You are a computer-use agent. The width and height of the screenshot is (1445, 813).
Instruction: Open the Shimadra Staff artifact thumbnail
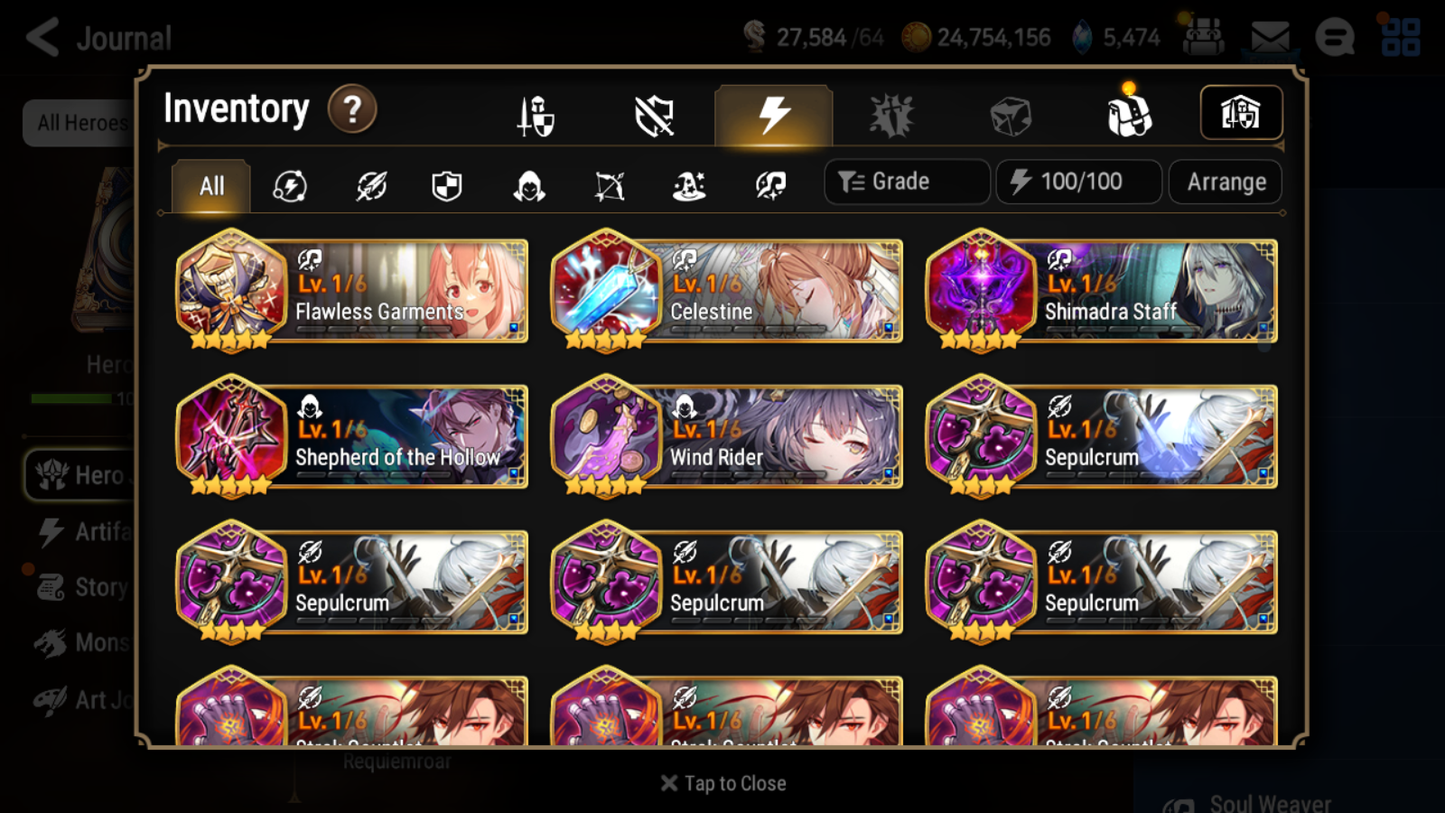click(x=981, y=290)
